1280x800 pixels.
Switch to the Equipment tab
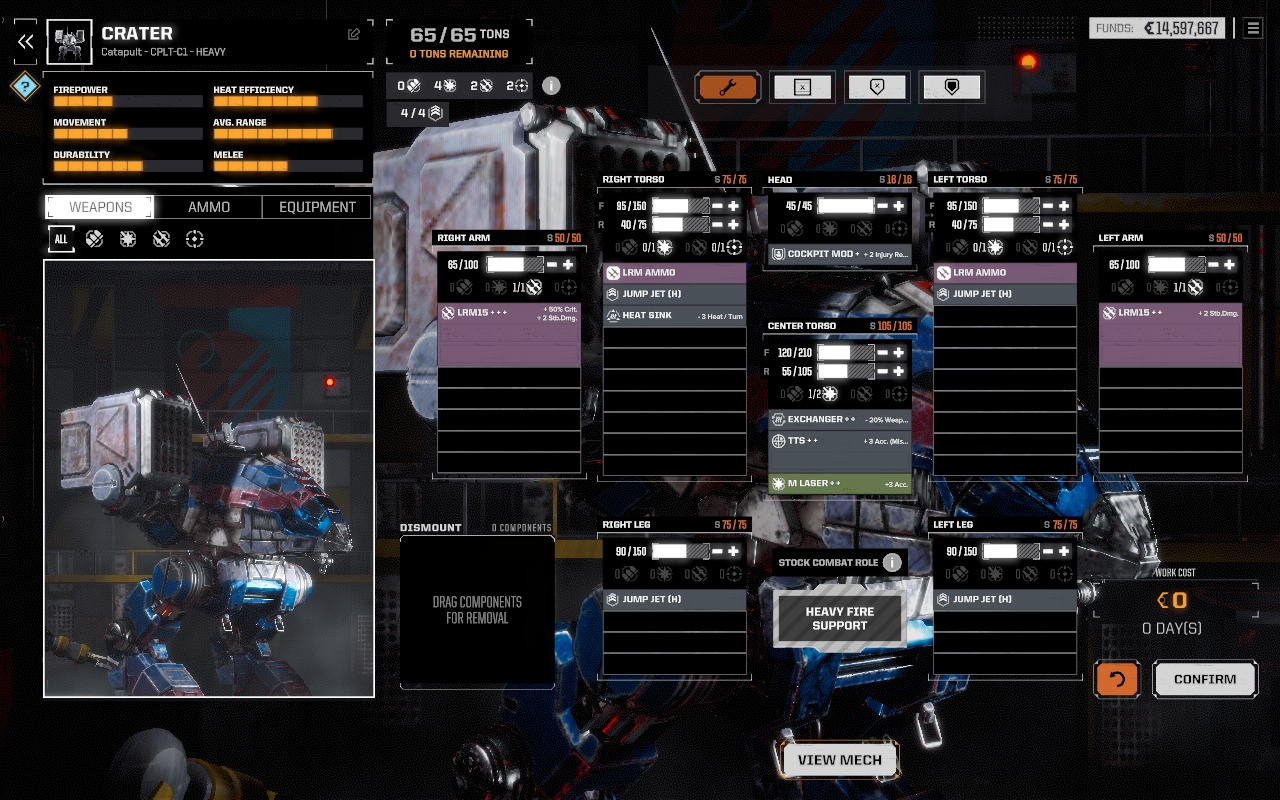317,207
